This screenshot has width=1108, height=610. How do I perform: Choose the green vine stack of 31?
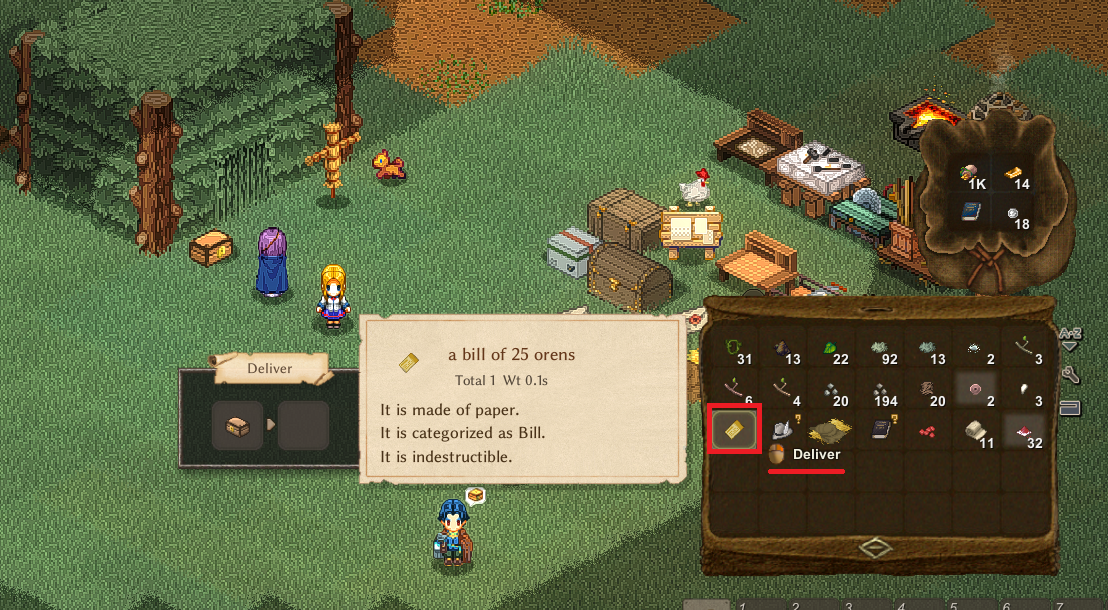click(x=735, y=347)
